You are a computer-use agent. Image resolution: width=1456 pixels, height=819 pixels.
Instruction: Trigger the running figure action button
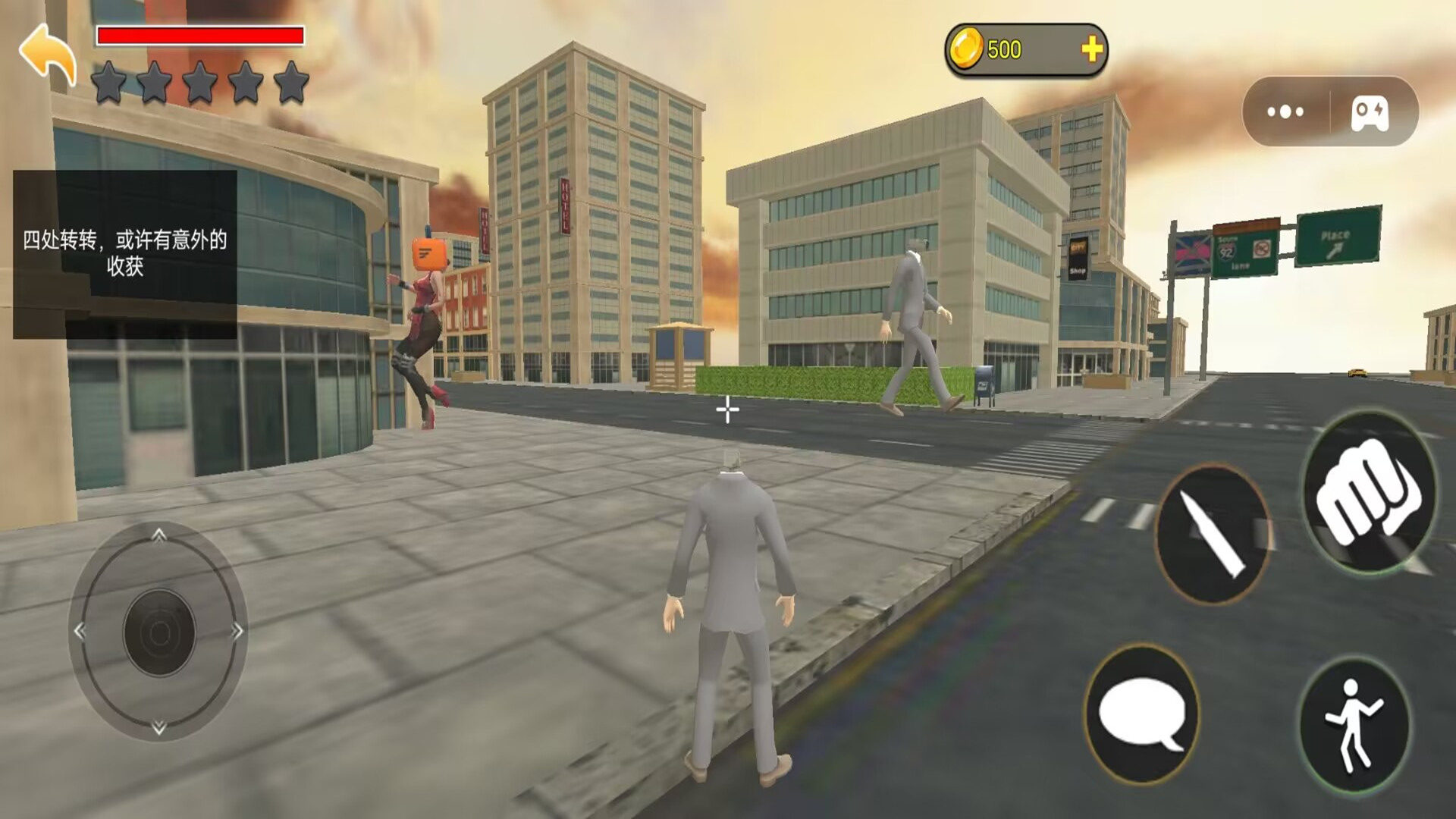(1355, 724)
